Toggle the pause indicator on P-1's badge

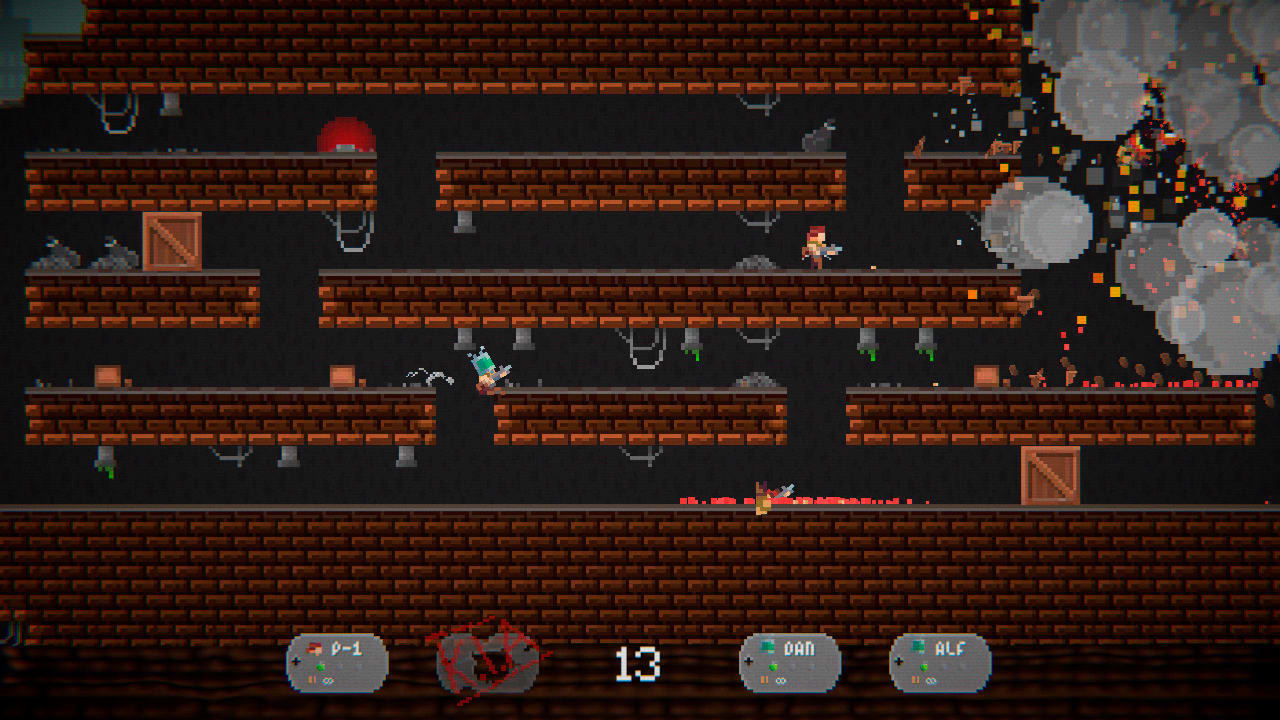[312, 679]
